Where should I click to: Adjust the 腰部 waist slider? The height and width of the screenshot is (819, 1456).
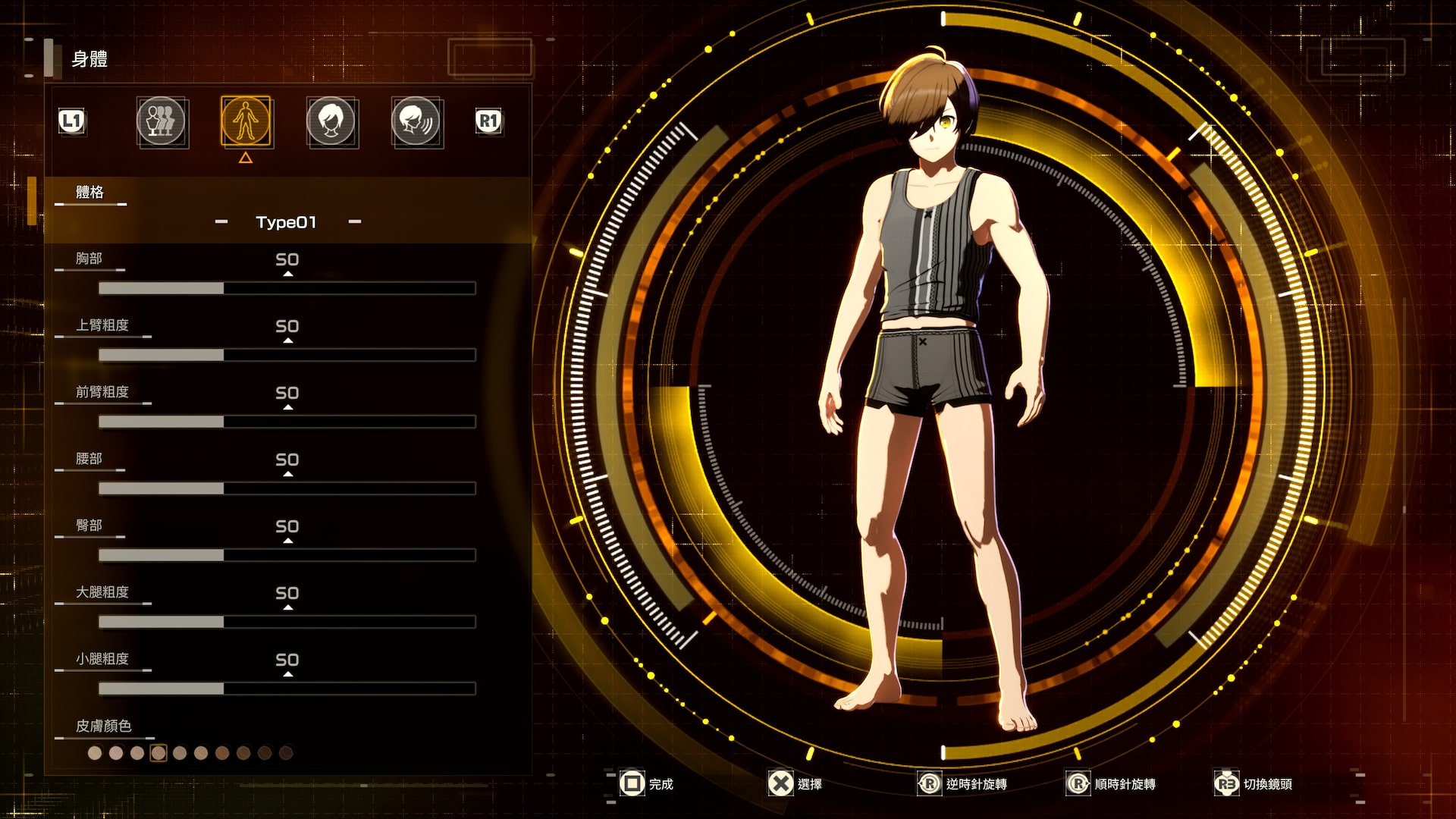tap(287, 488)
